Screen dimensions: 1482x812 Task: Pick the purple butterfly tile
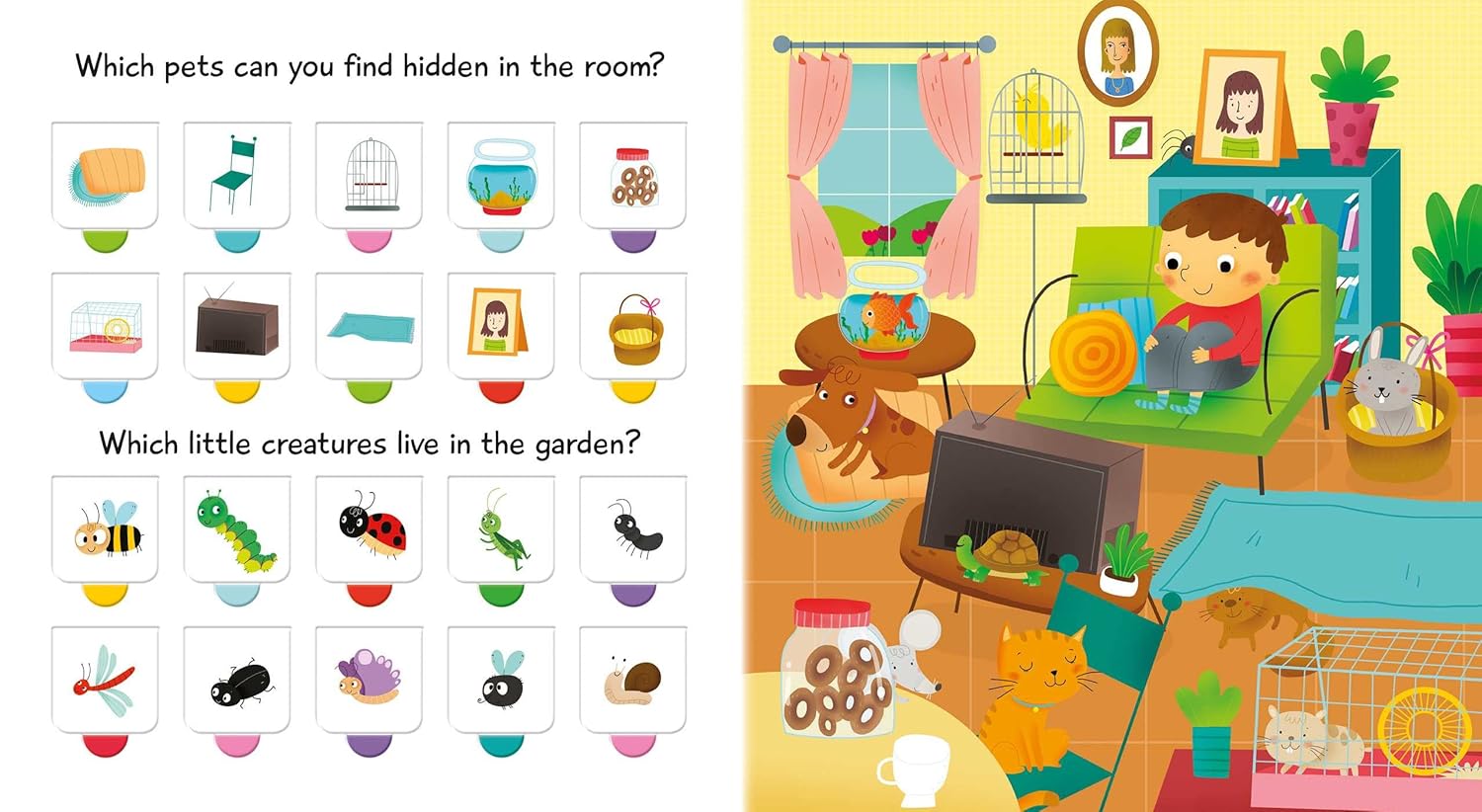coord(370,680)
